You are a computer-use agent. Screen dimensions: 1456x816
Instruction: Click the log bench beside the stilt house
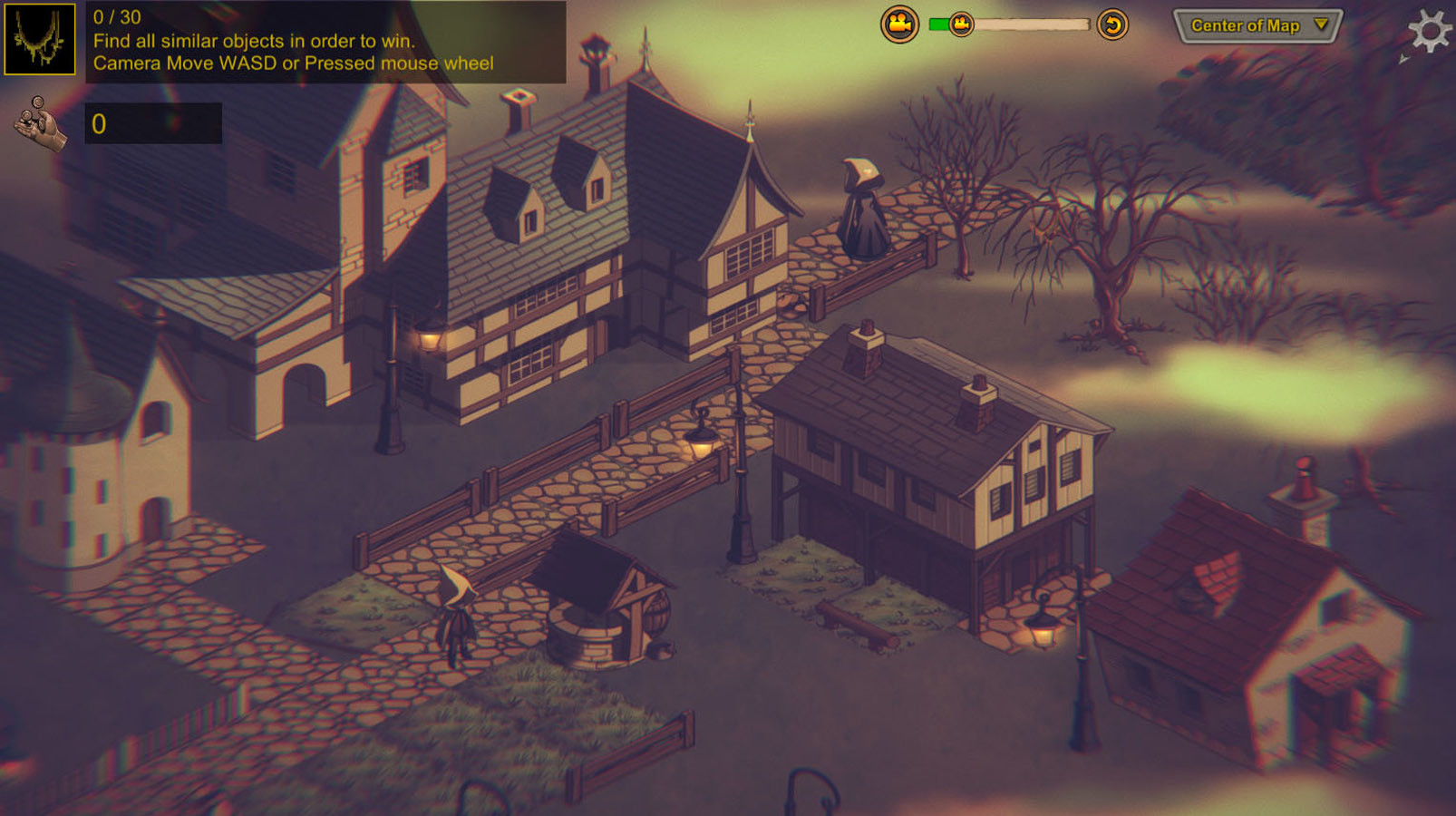click(857, 626)
